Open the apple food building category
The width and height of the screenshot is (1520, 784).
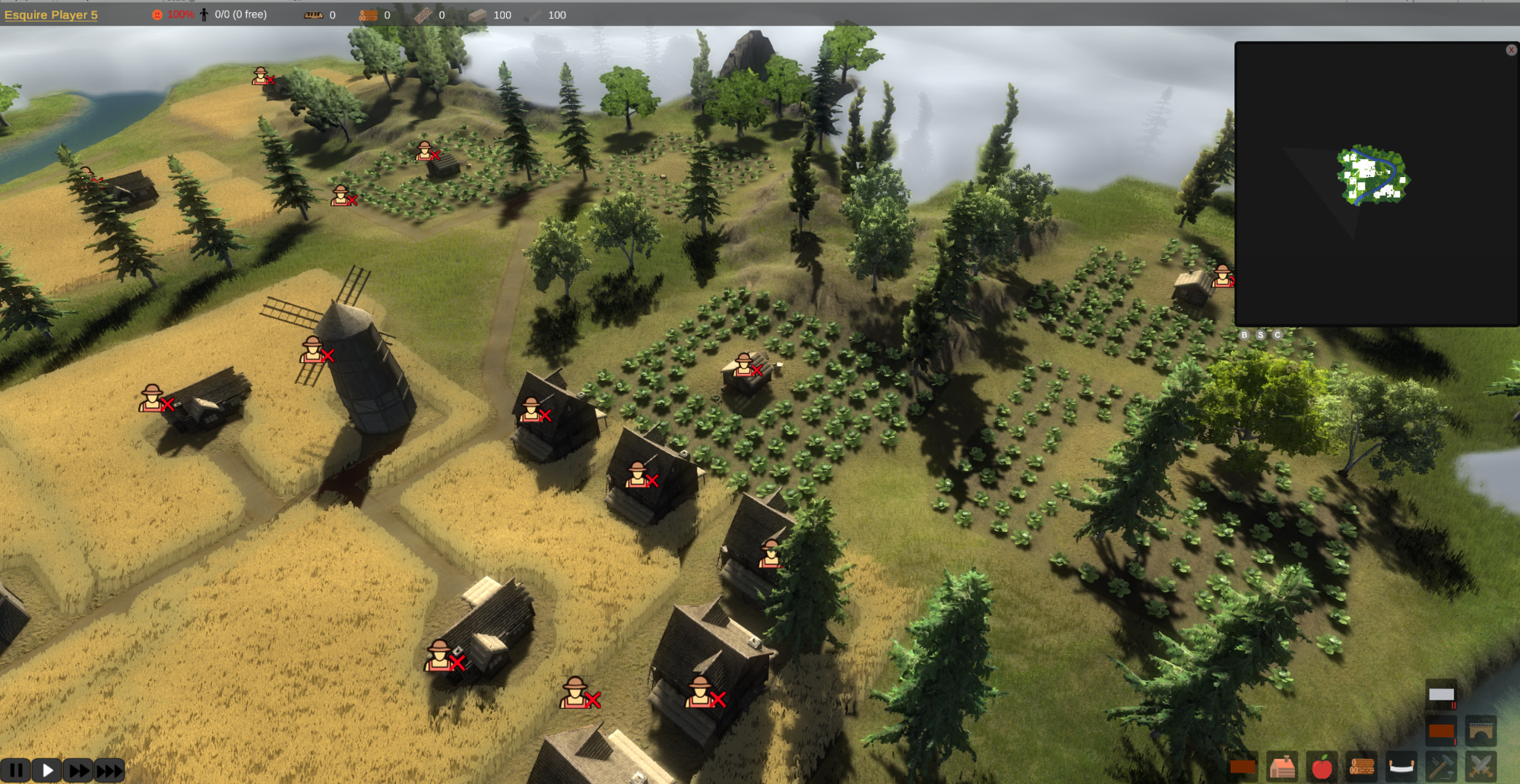(x=1322, y=767)
